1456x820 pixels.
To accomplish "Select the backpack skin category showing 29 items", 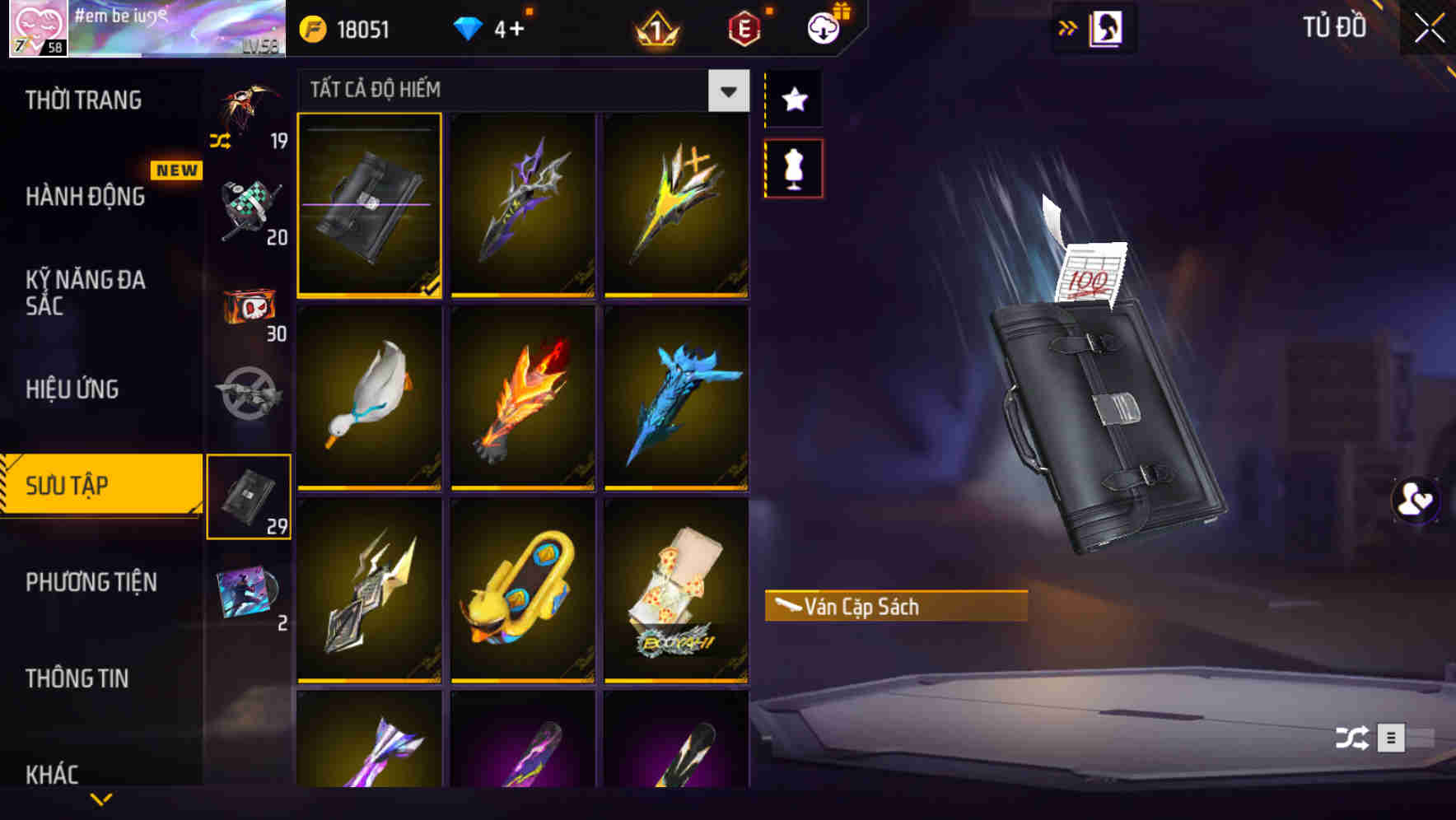I will click(x=250, y=494).
